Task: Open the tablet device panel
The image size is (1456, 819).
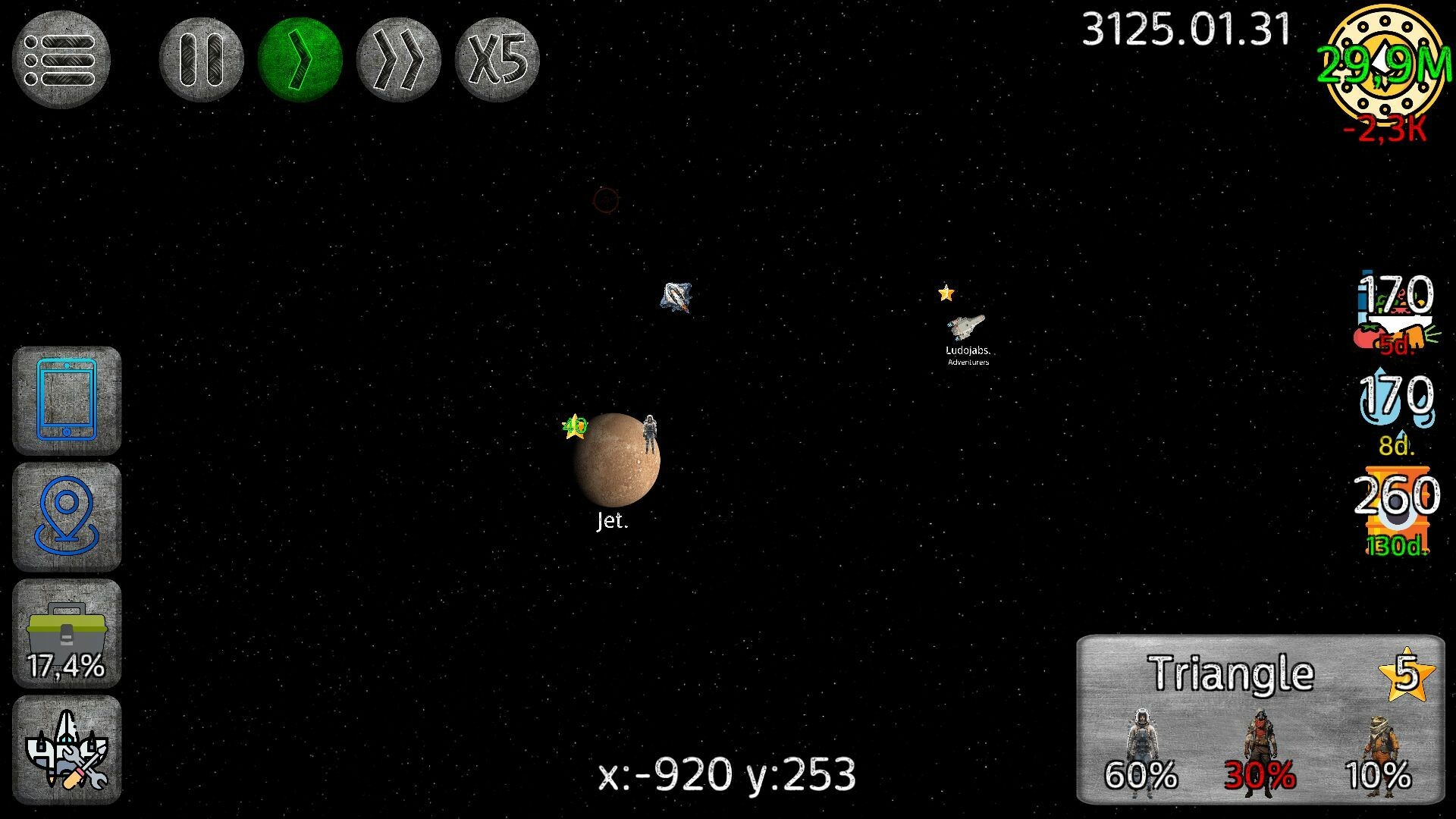Action: tap(67, 402)
